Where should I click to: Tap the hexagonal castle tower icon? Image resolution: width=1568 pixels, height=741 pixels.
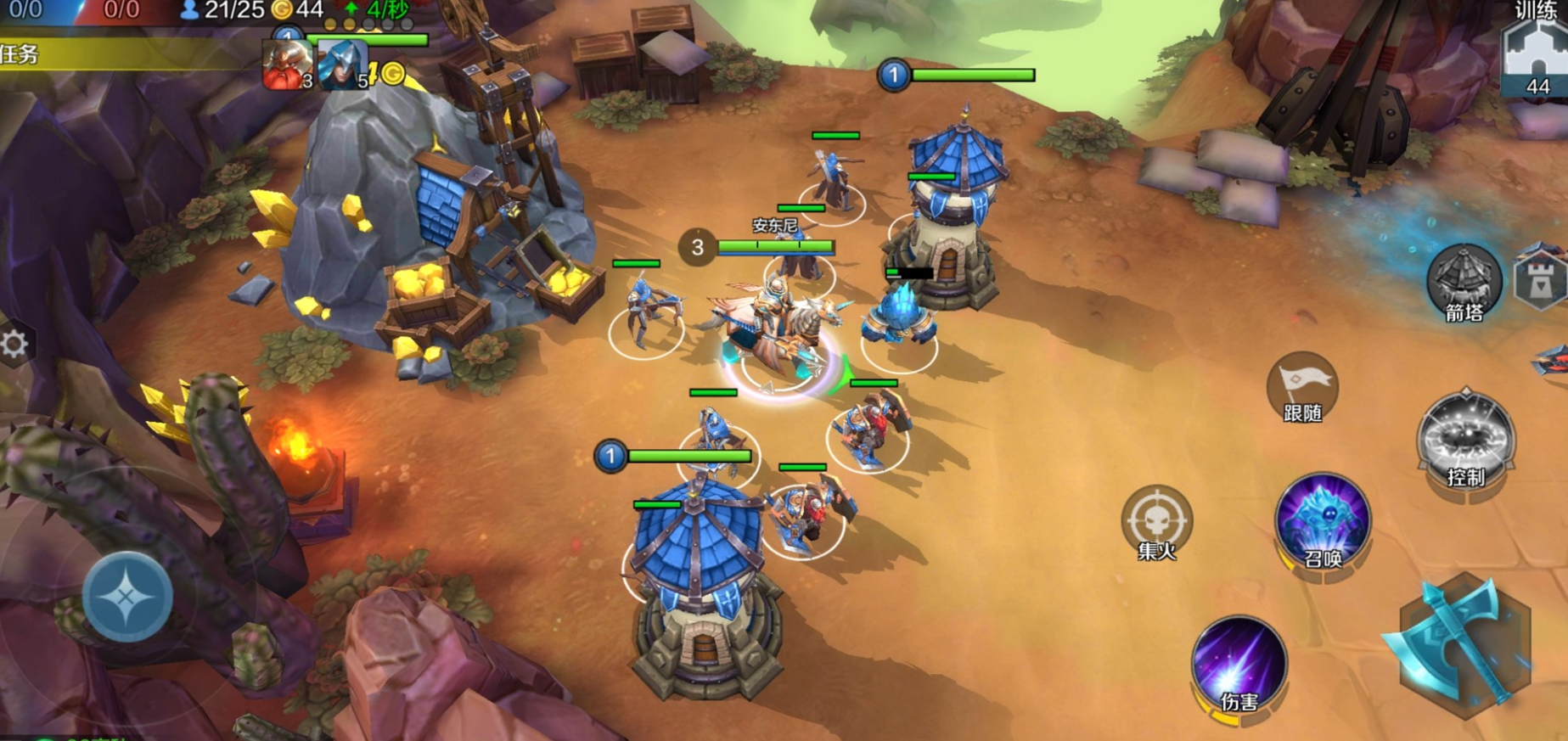(1541, 278)
